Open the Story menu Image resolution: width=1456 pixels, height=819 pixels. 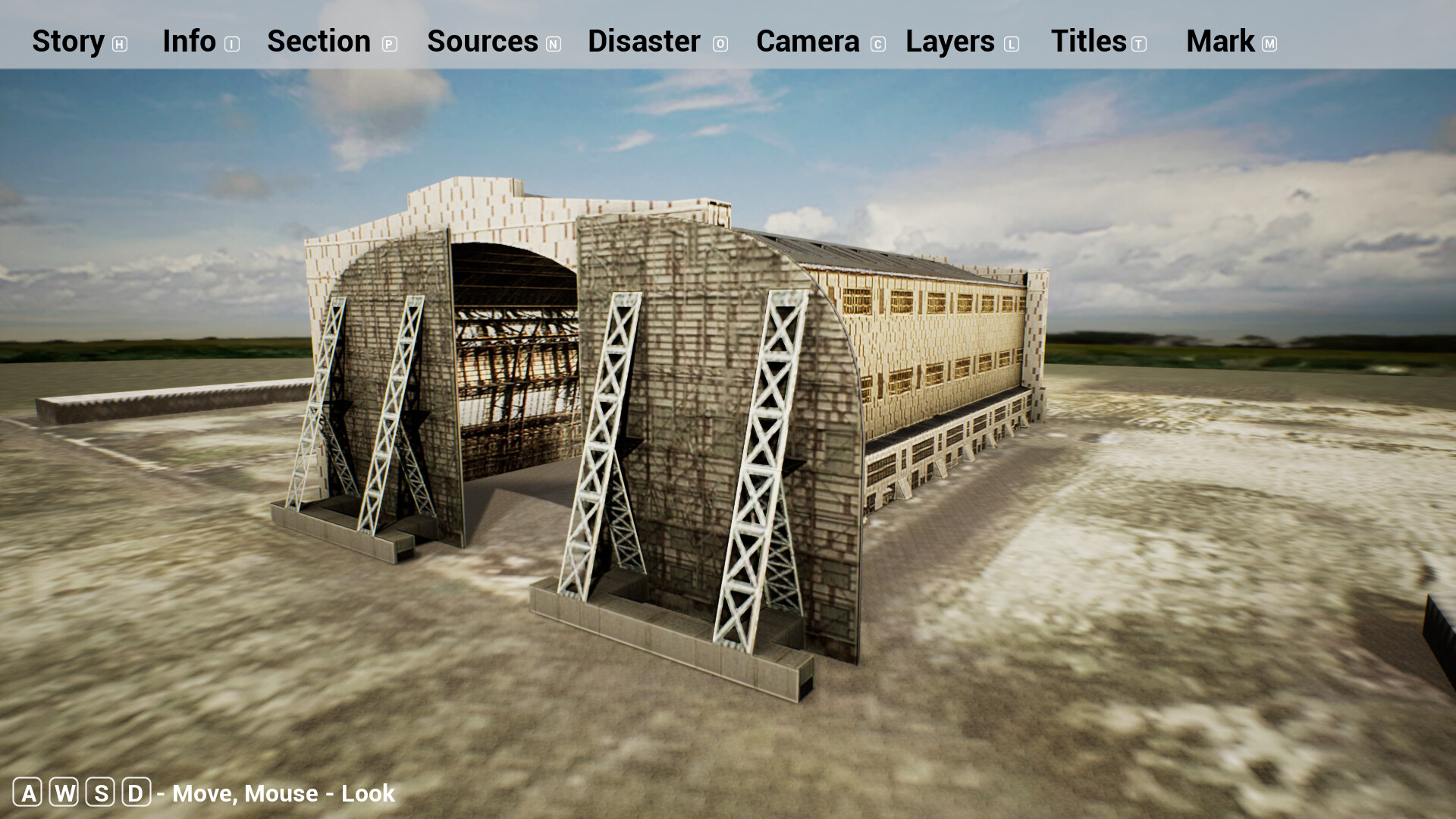point(68,42)
